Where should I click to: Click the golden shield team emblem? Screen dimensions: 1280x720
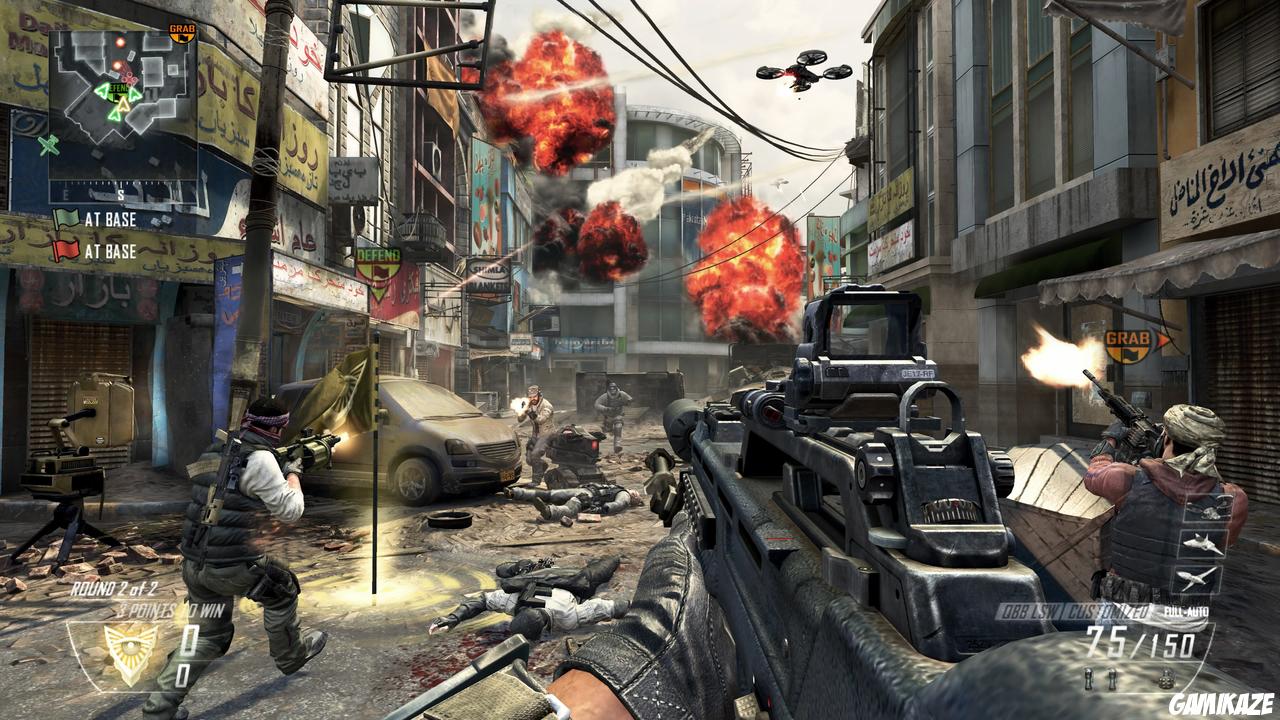click(x=129, y=651)
